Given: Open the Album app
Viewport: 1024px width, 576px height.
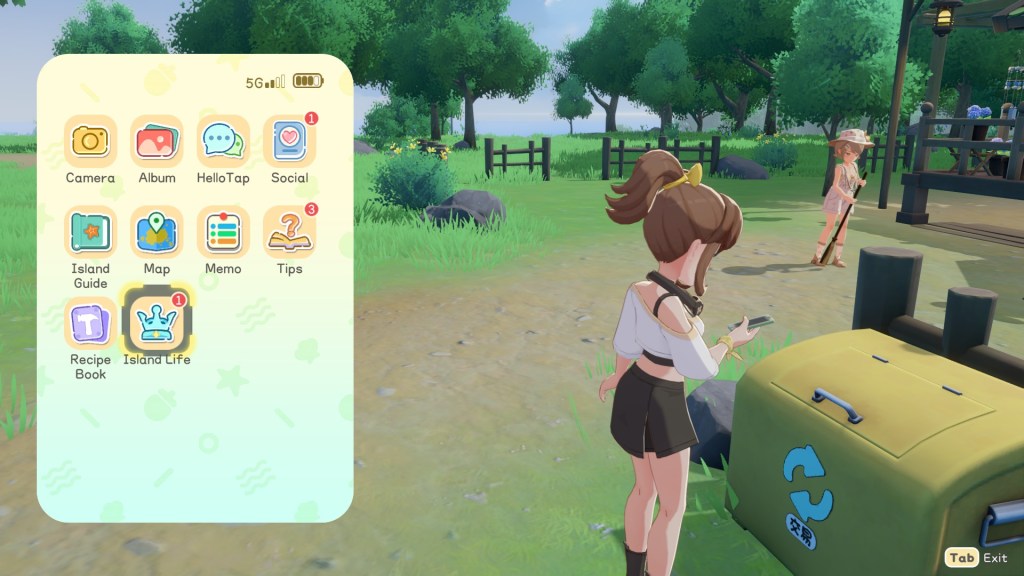Looking at the screenshot, I should tap(157, 142).
